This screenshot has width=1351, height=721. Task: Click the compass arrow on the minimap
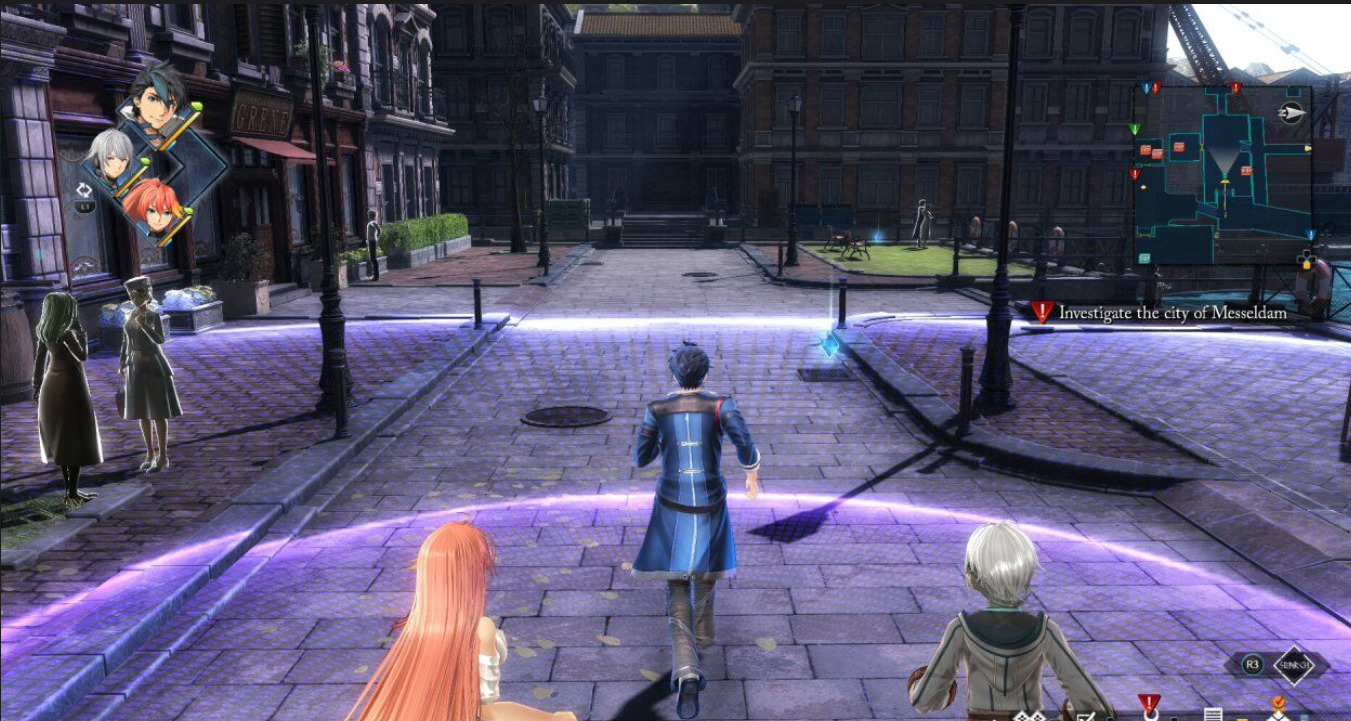(x=1291, y=112)
